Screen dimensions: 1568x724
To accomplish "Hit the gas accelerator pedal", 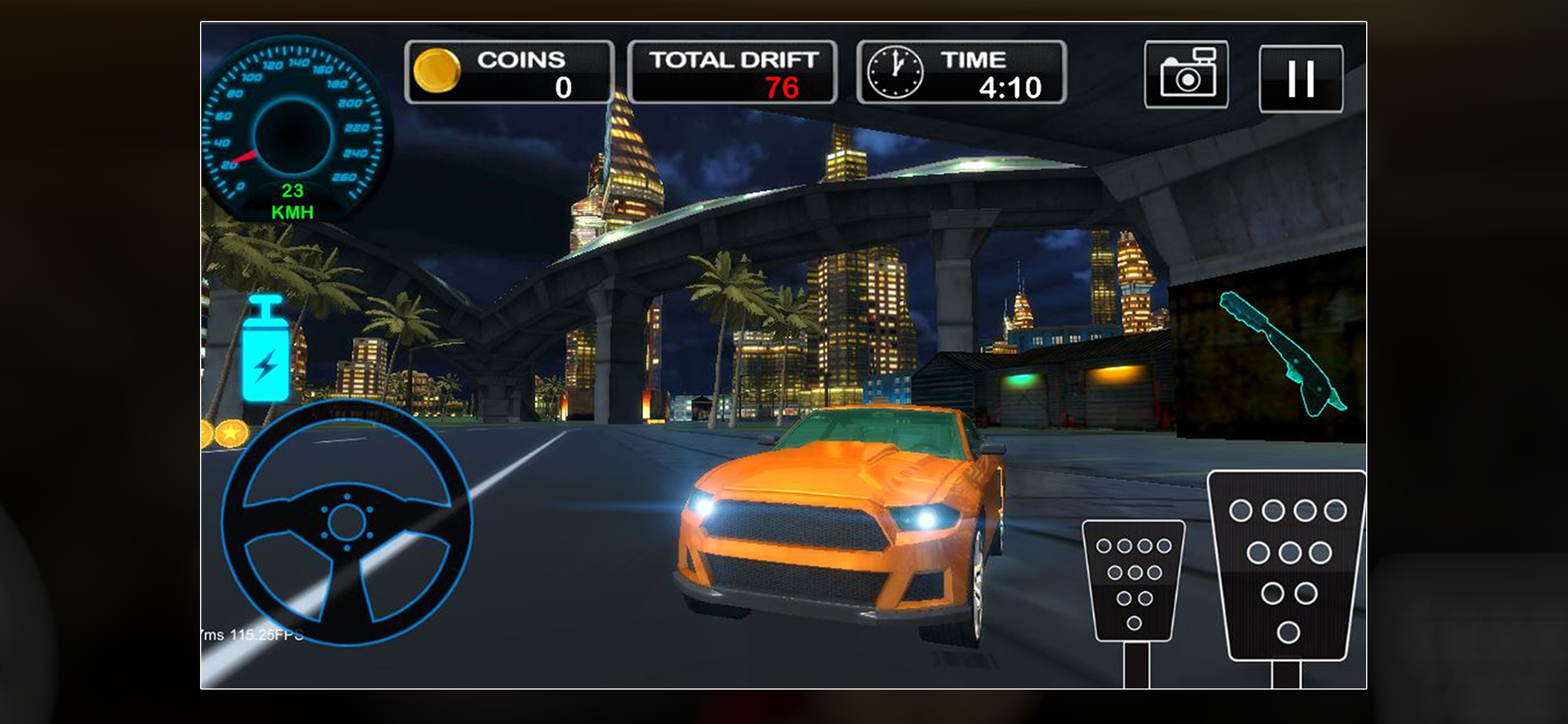I will pos(1287,565).
